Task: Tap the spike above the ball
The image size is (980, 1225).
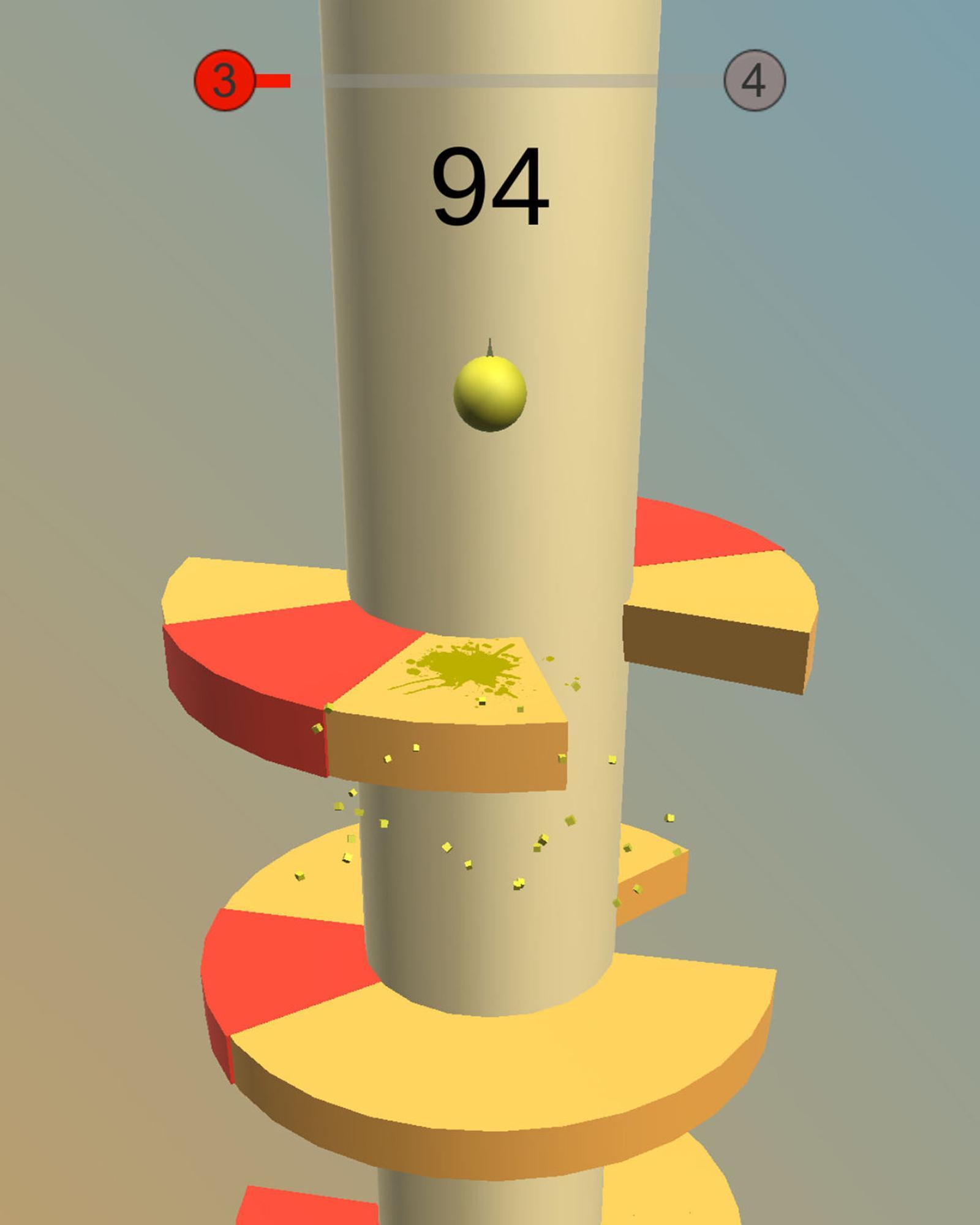Action: pyautogui.click(x=490, y=346)
